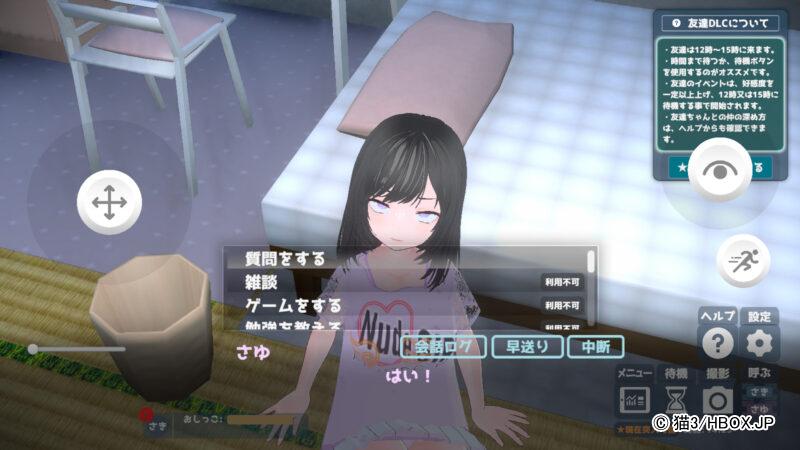Click the dialogue list scrollbar
Screen dimensions: 800x450
coord(591,263)
